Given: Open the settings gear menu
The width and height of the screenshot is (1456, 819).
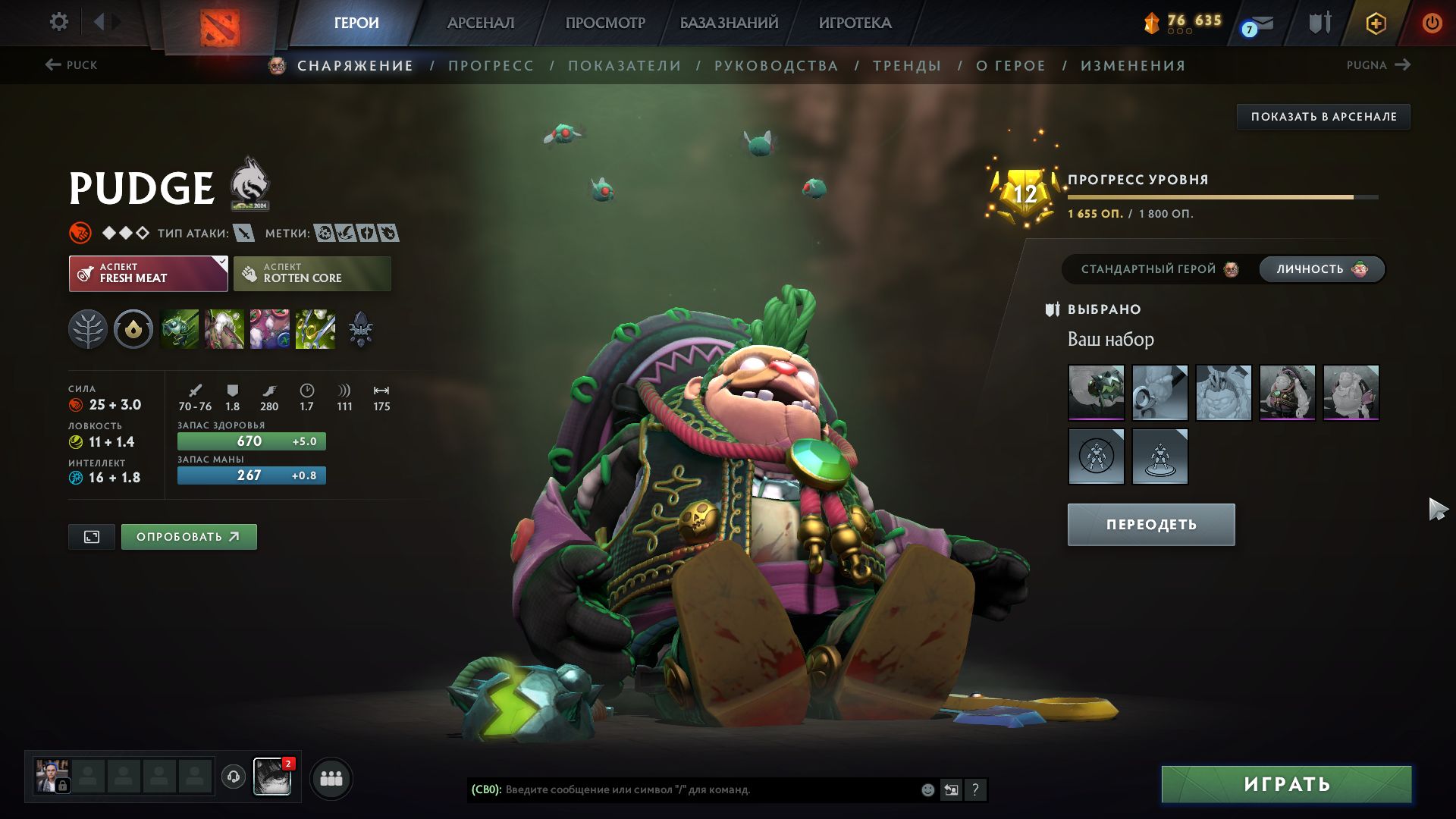Looking at the screenshot, I should 58,22.
